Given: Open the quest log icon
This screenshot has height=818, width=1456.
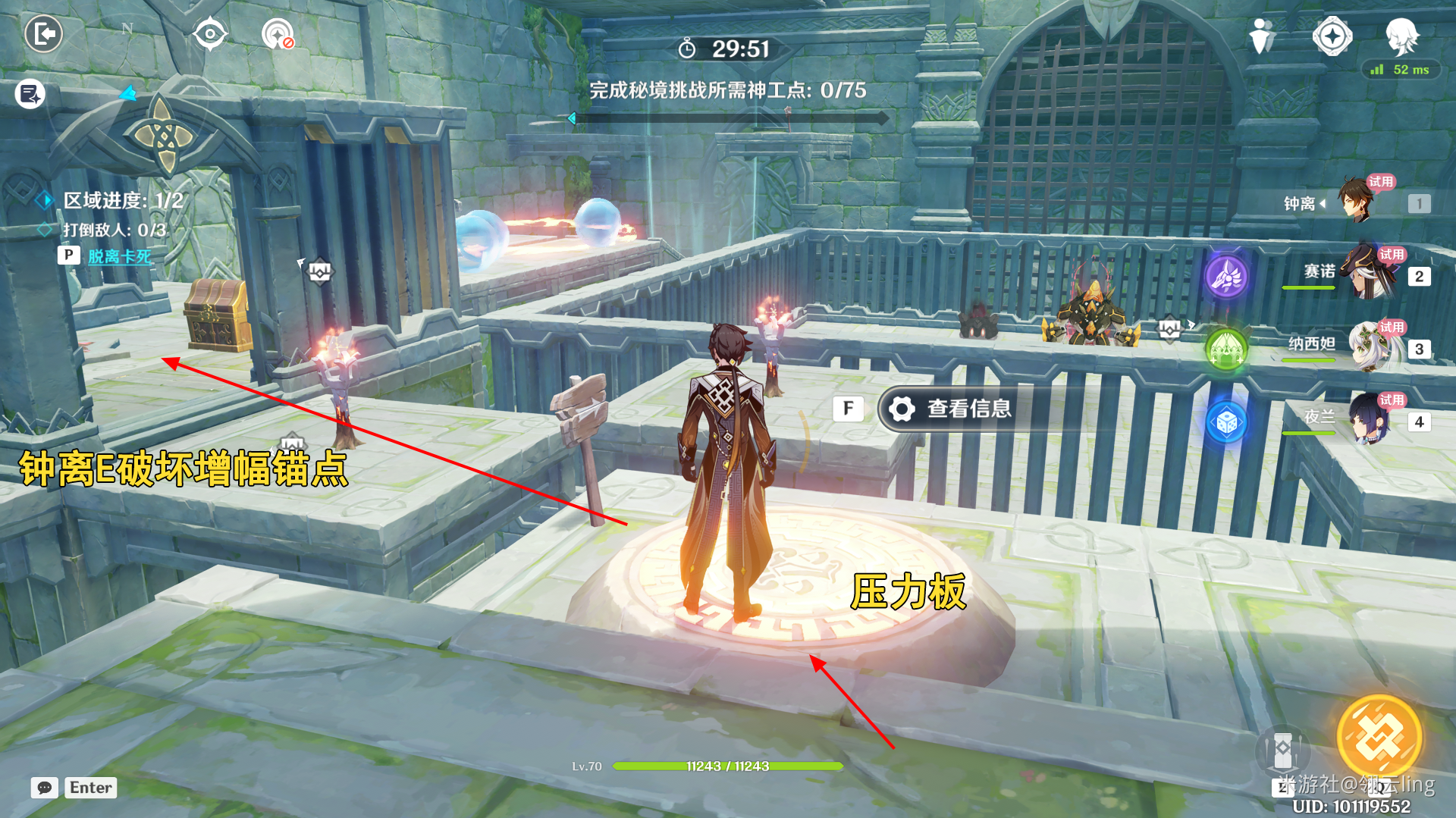Looking at the screenshot, I should (x=30, y=94).
